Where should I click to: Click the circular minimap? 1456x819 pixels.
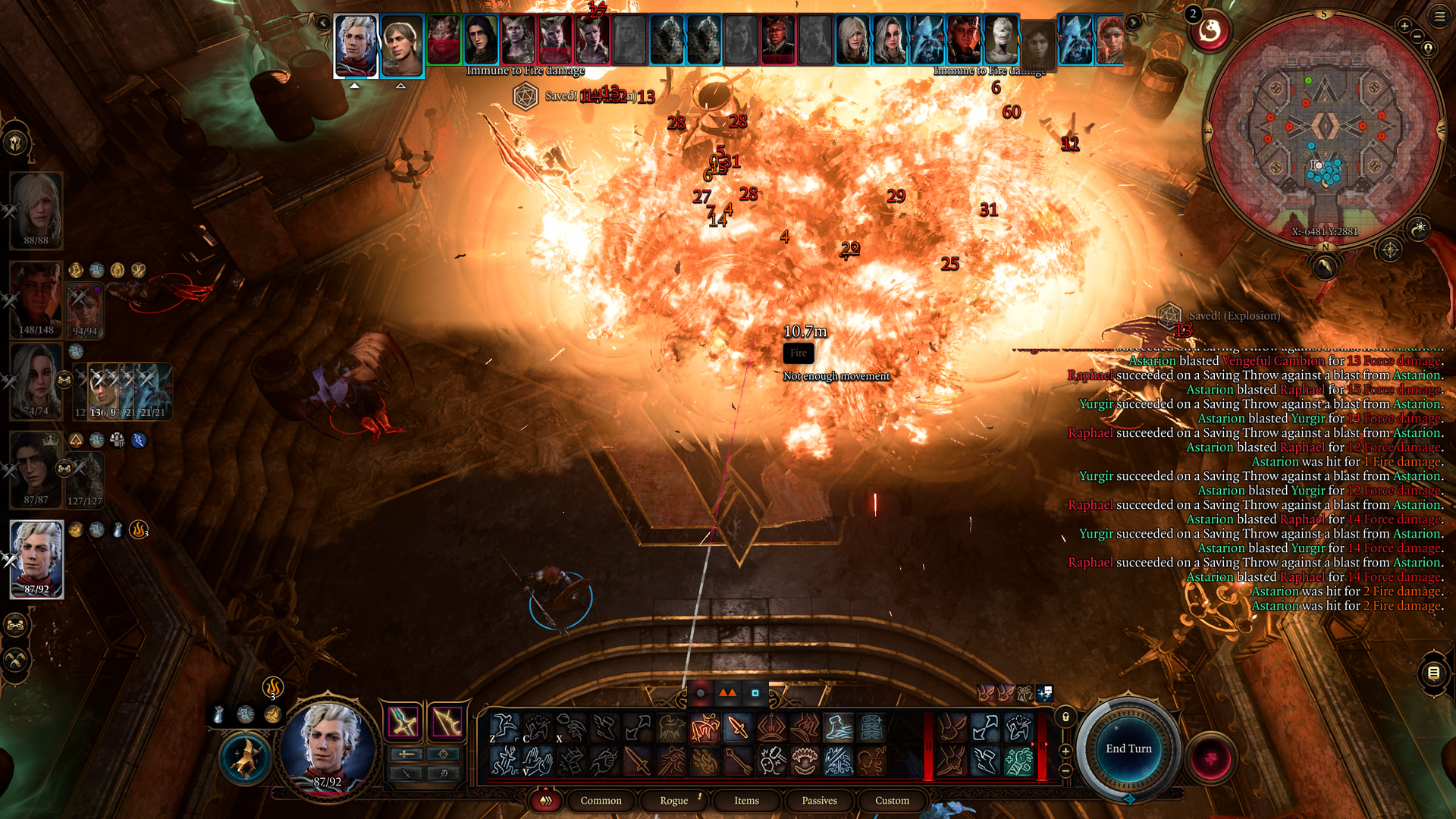pyautogui.click(x=1324, y=129)
